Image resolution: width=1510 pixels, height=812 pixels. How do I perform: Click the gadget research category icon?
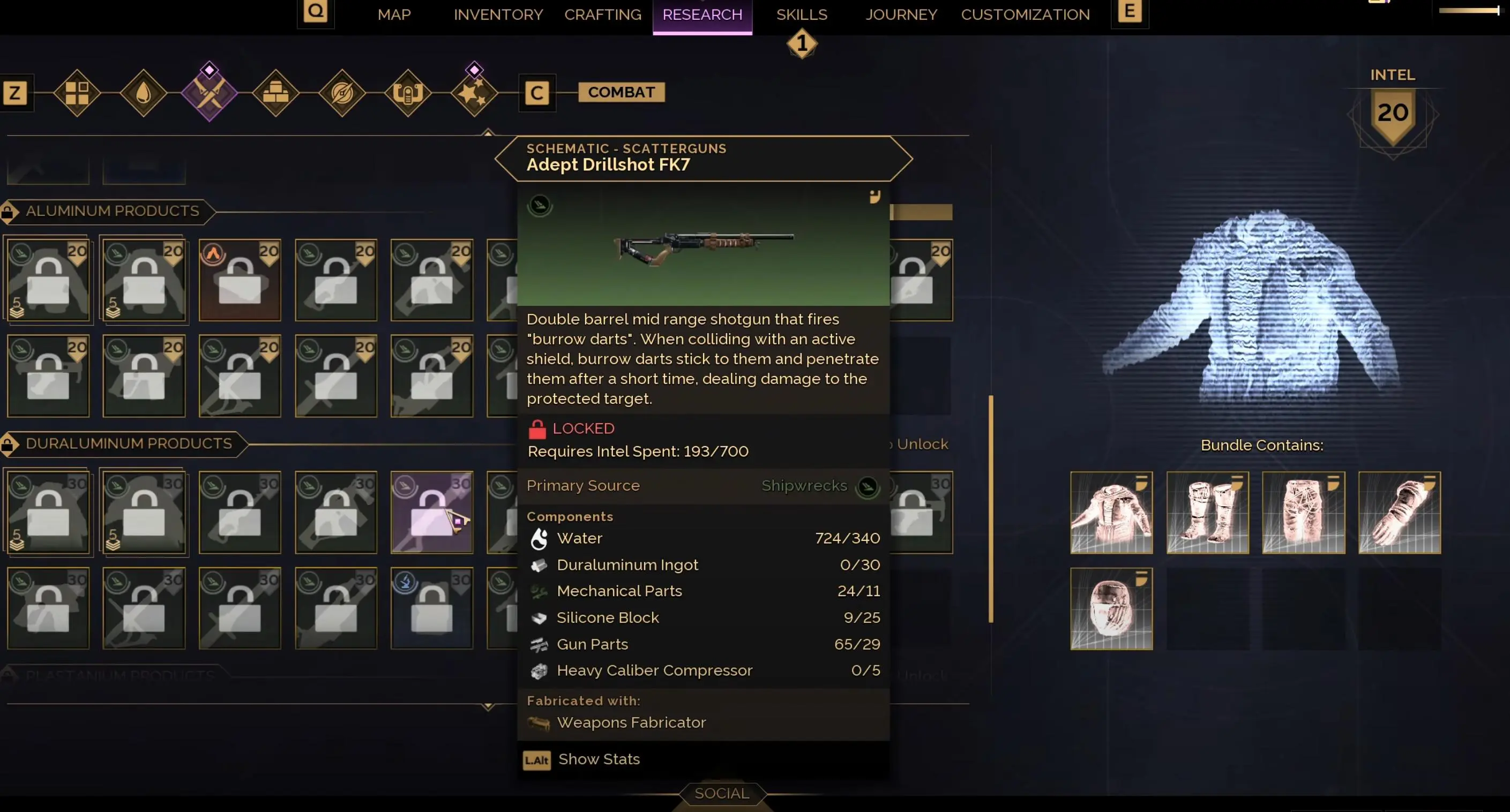(x=408, y=93)
